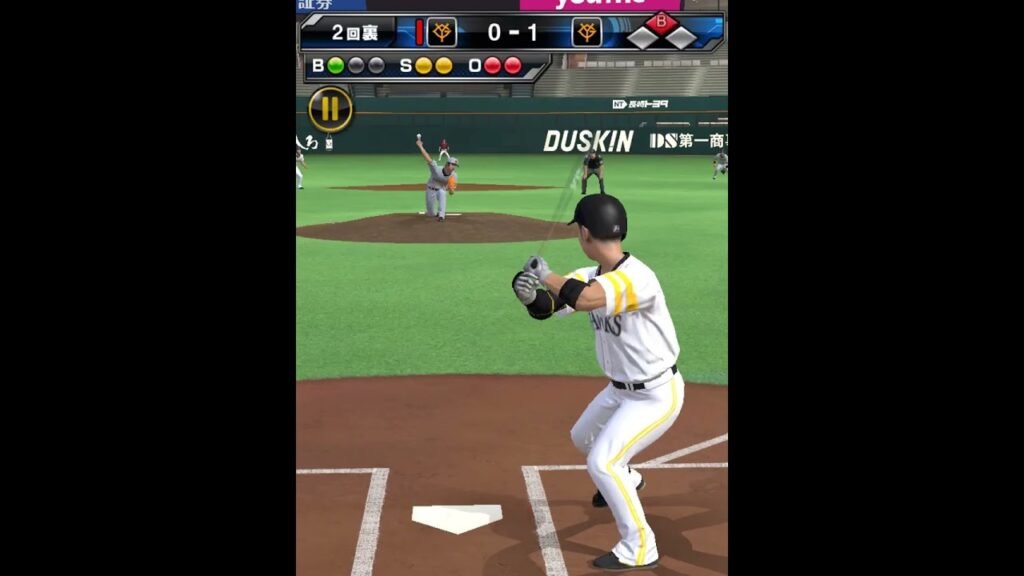Pause the game with the round pause button
The height and width of the screenshot is (576, 1024).
coord(330,109)
